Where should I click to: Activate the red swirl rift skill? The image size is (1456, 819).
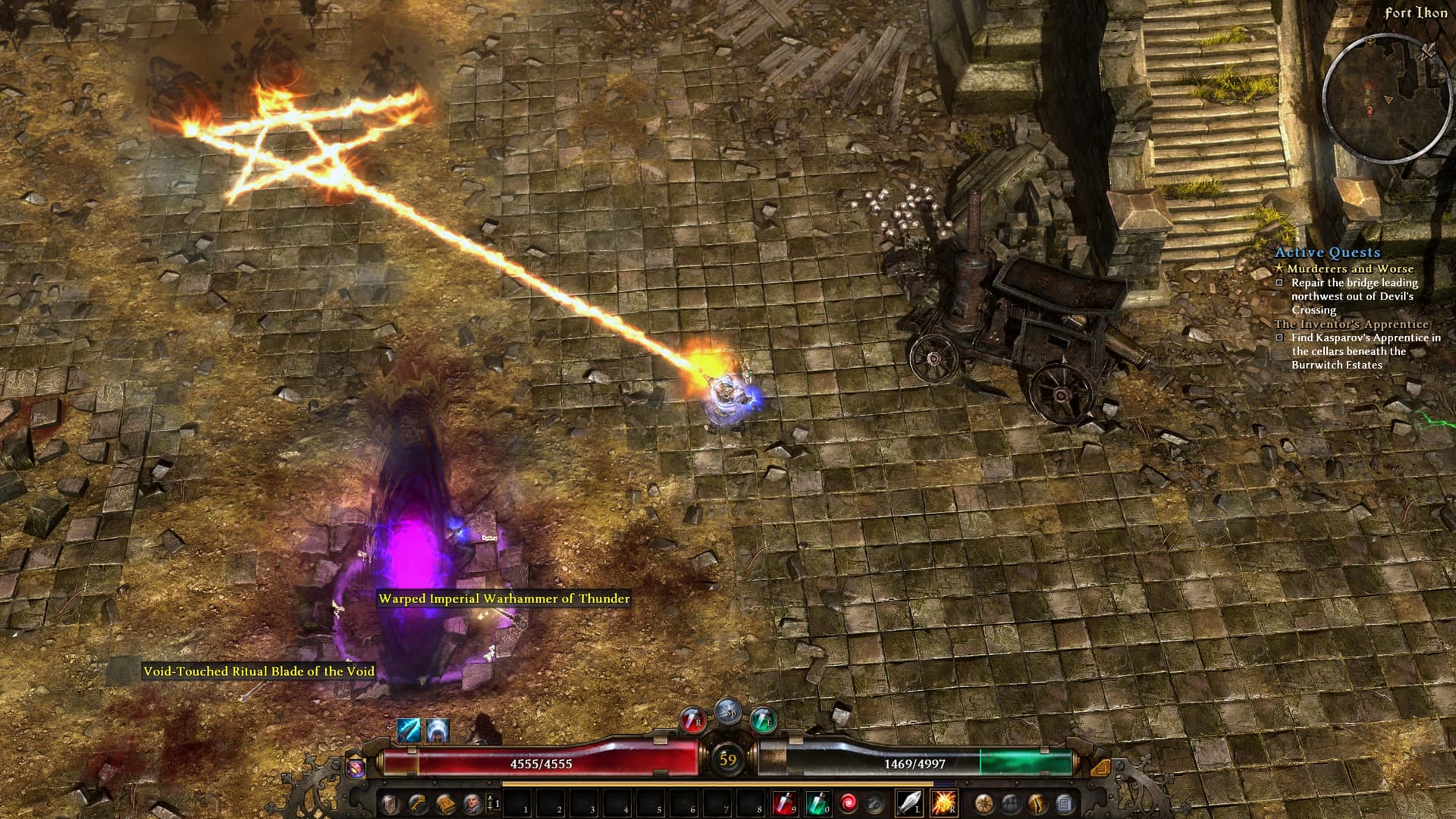pyautogui.click(x=849, y=802)
